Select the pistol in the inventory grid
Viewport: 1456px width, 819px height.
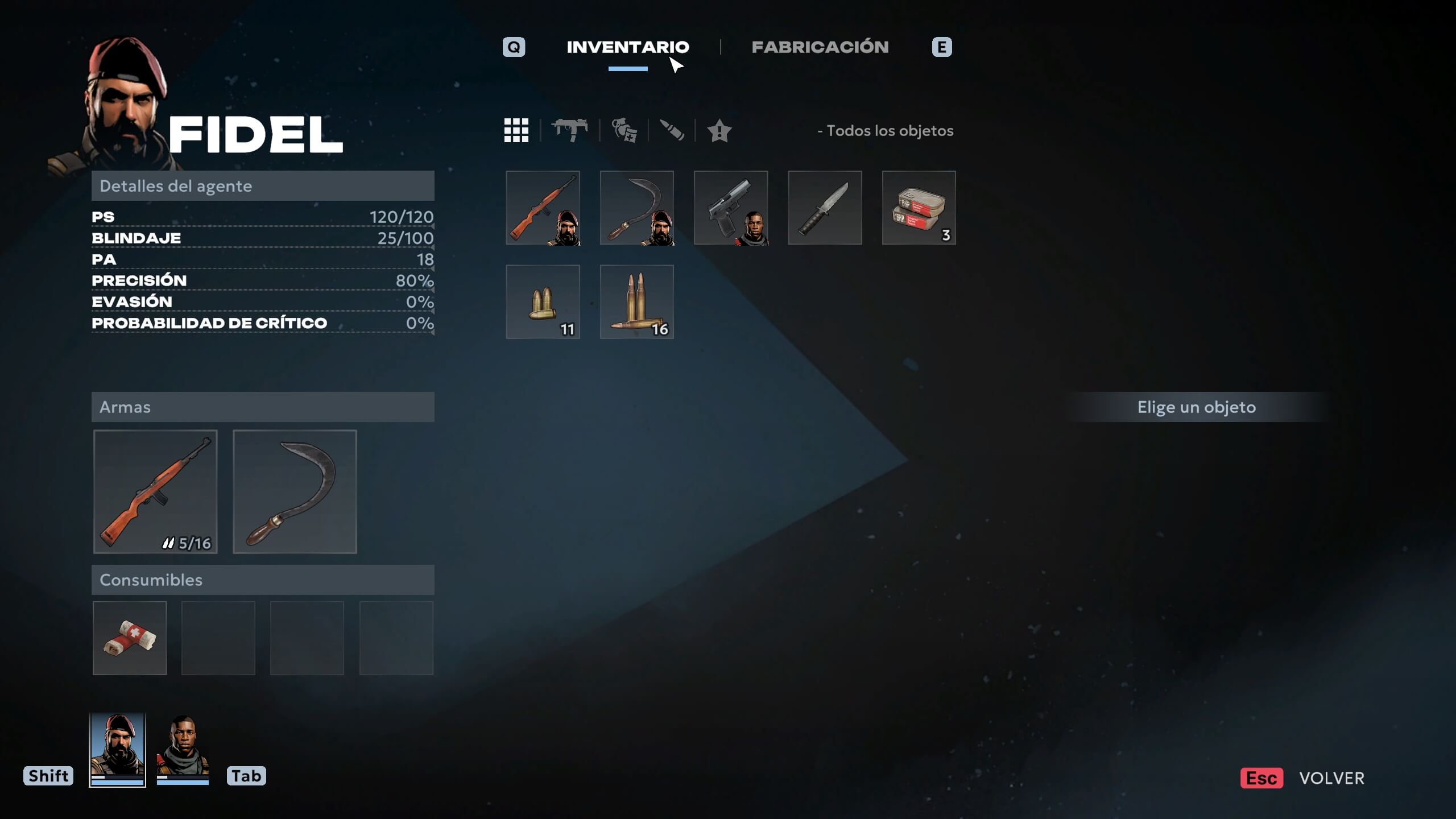[731, 208]
